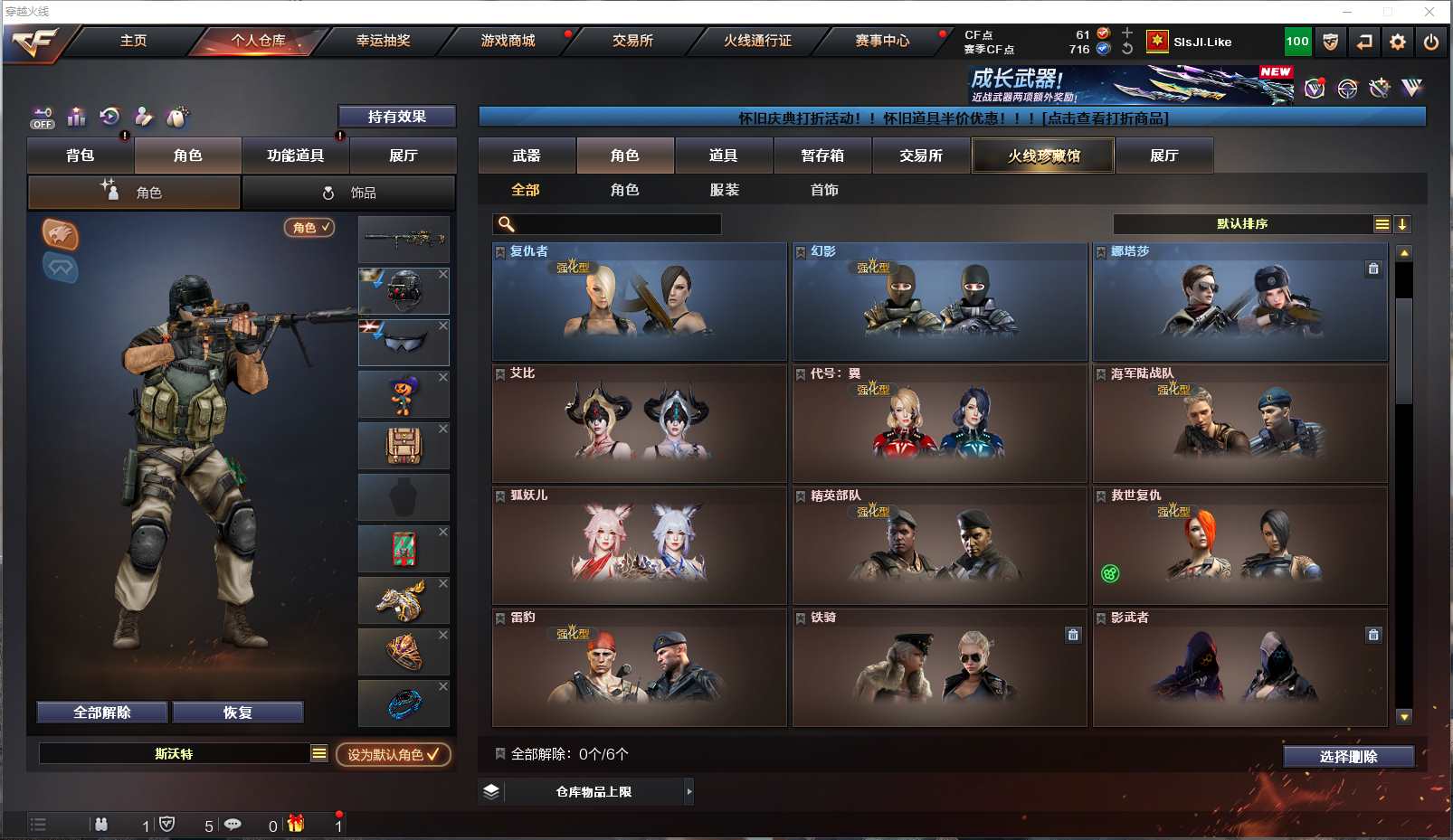Open the 火线珍藏馆 tab

click(1043, 156)
